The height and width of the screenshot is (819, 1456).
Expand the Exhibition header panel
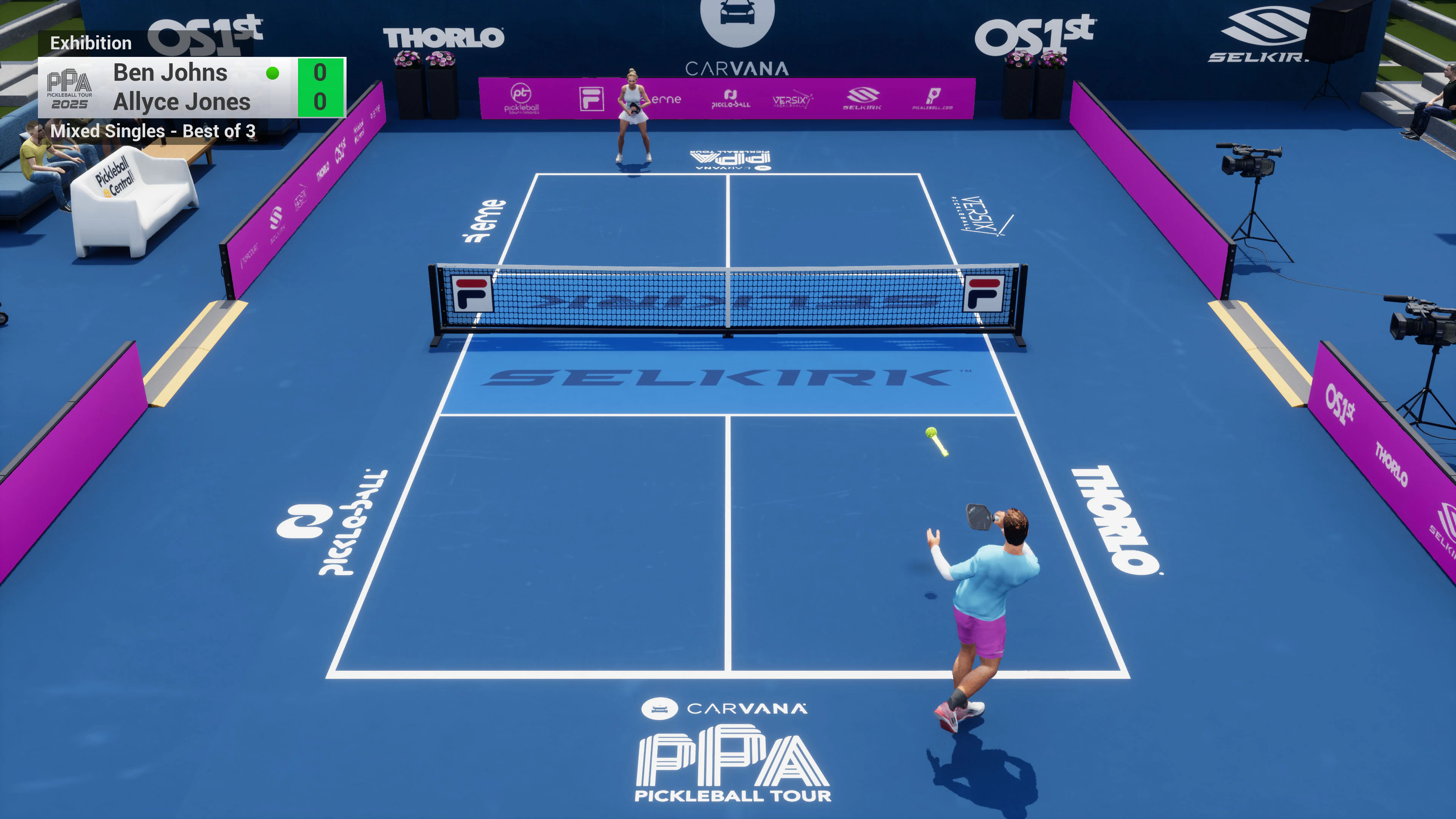tap(91, 43)
